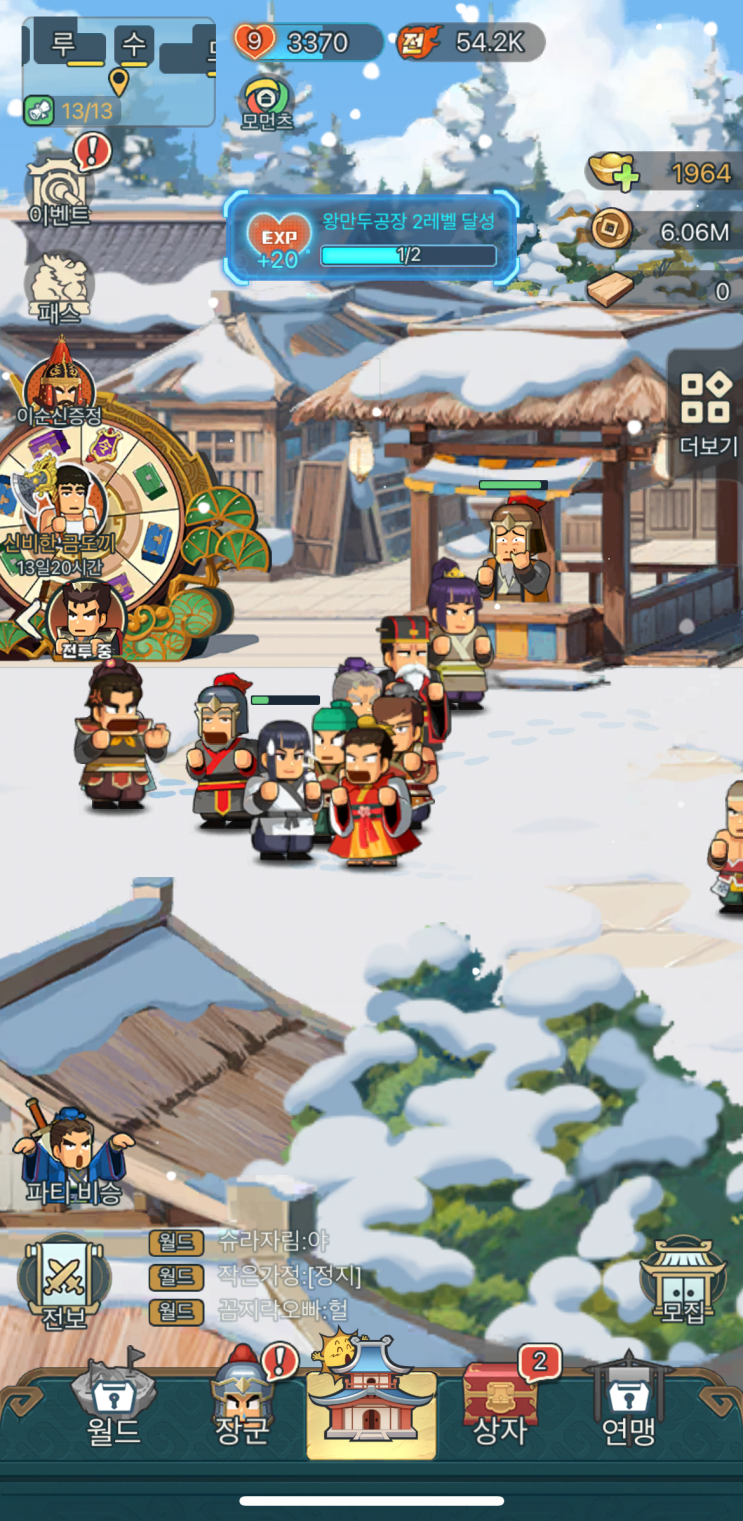This screenshot has height=1521, width=743.
Task: Expand the 더보기 more menu
Action: 706,410
